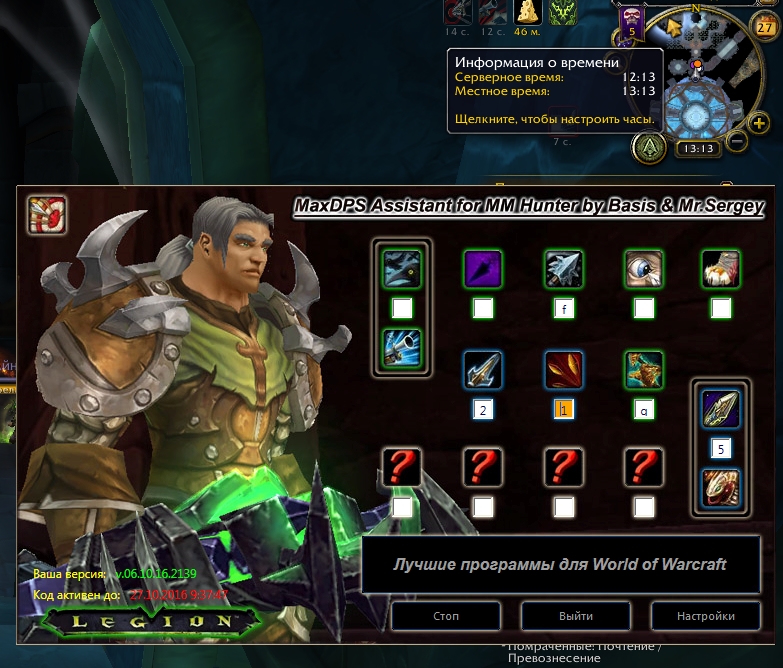Select the bandaged paw ability icon
783x668 pixels.
click(721, 268)
